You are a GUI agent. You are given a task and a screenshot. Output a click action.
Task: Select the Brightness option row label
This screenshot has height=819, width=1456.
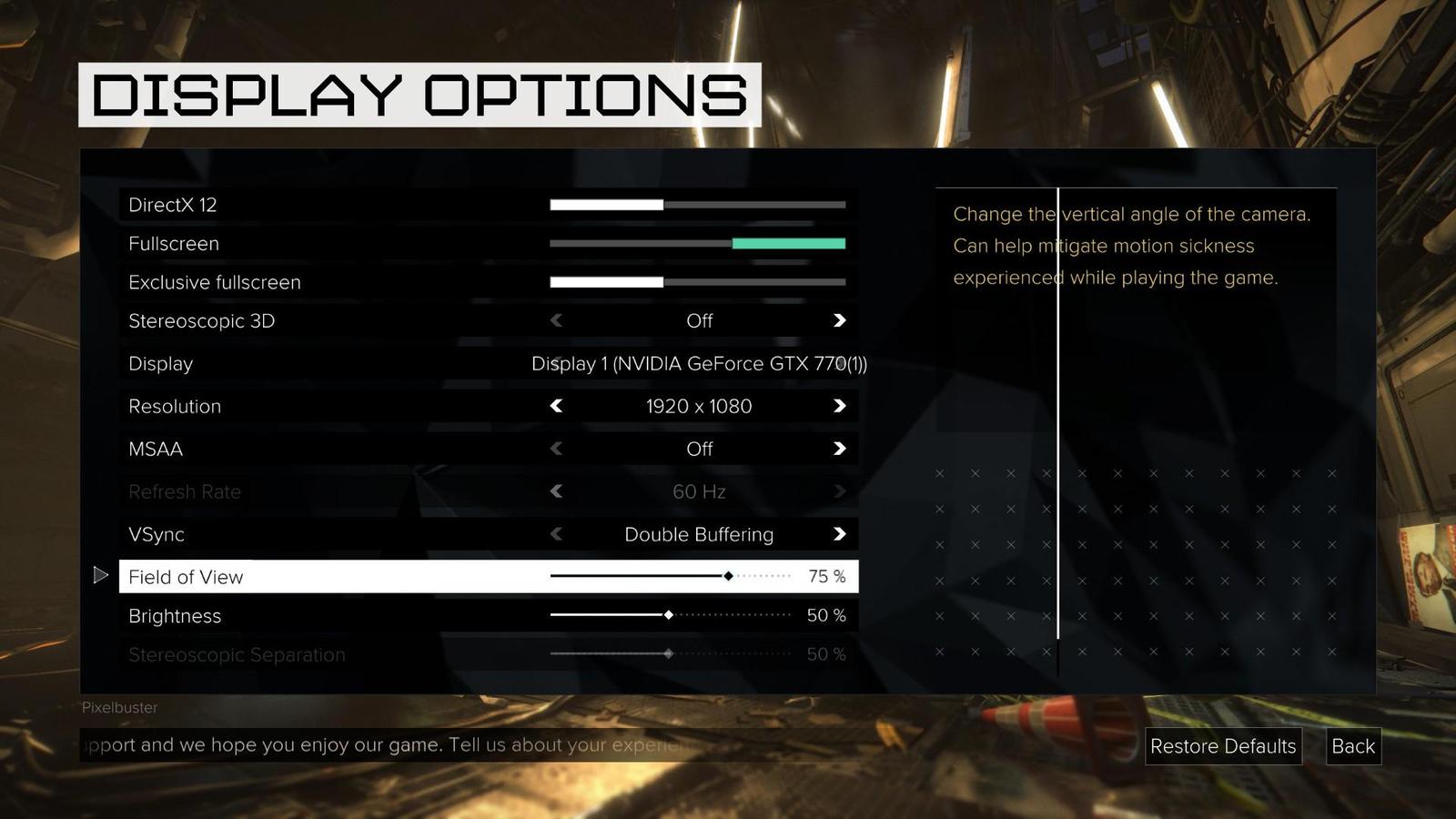tap(175, 616)
